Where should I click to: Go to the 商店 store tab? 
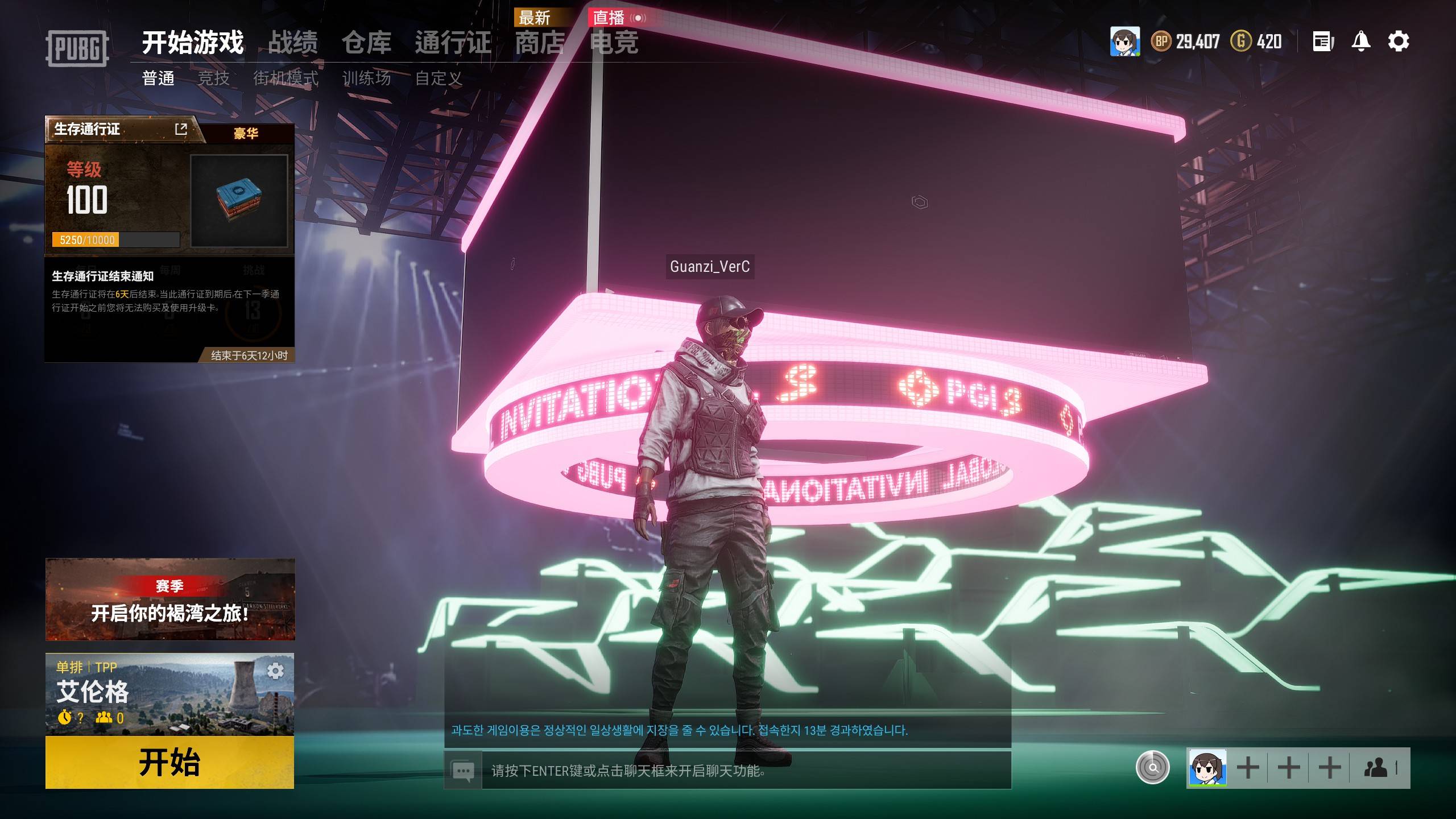click(540, 43)
